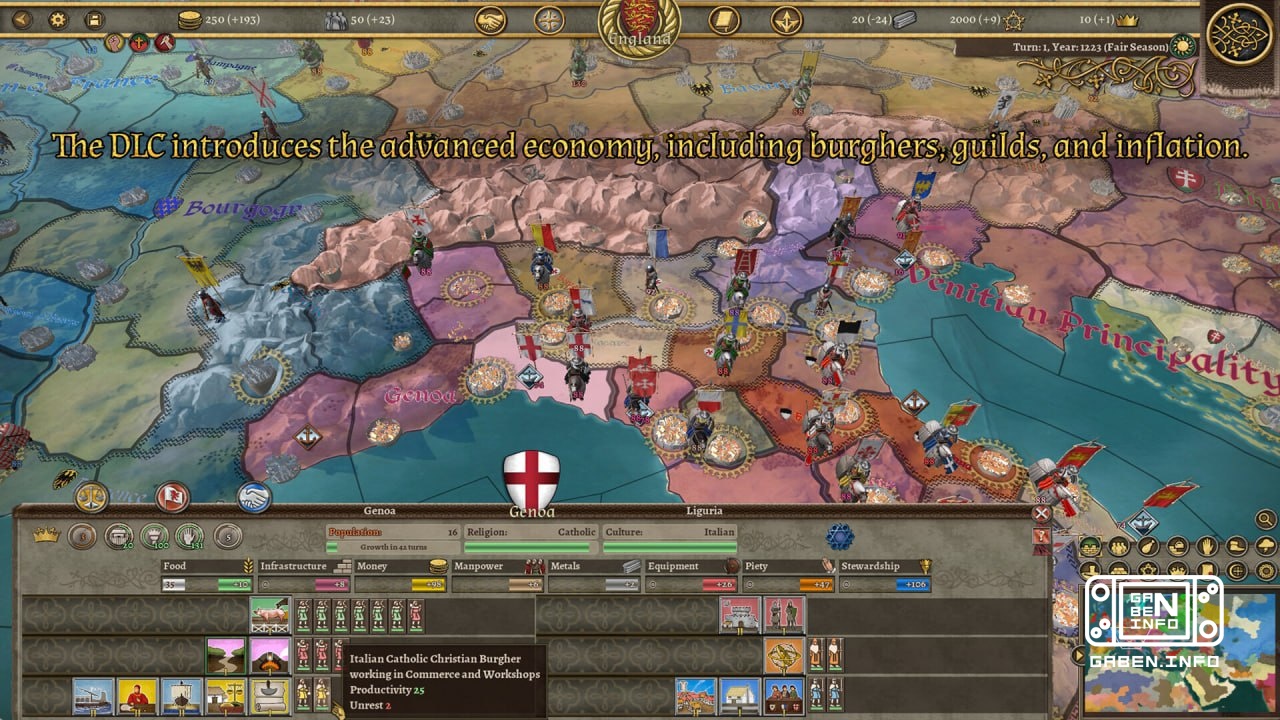The image size is (1280, 720).
Task: Toggle the population map overlay with the people icon
Action: pyautogui.click(x=1117, y=545)
